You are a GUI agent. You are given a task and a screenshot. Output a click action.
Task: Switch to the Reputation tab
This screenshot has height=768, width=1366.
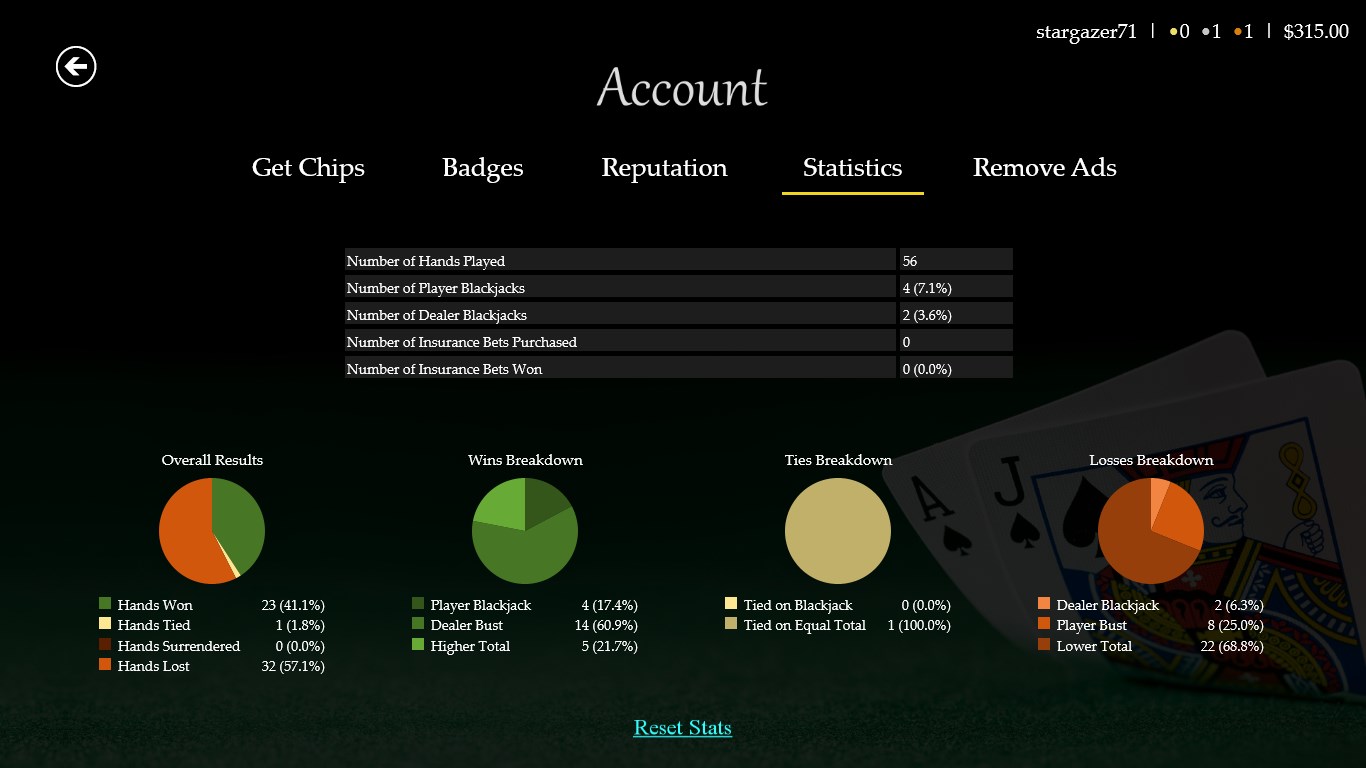pos(663,168)
